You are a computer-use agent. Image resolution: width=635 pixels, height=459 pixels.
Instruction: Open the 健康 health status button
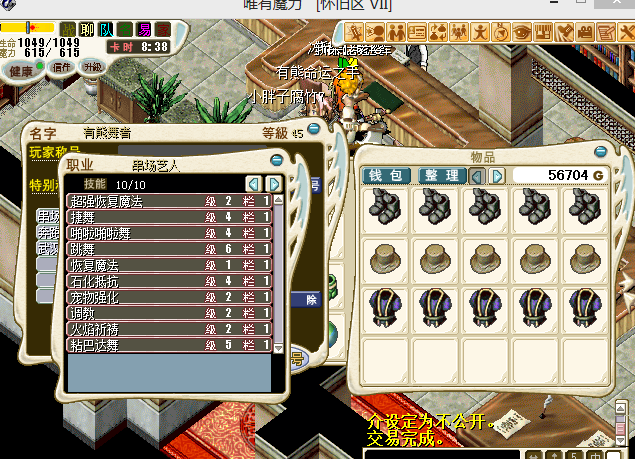[20, 70]
